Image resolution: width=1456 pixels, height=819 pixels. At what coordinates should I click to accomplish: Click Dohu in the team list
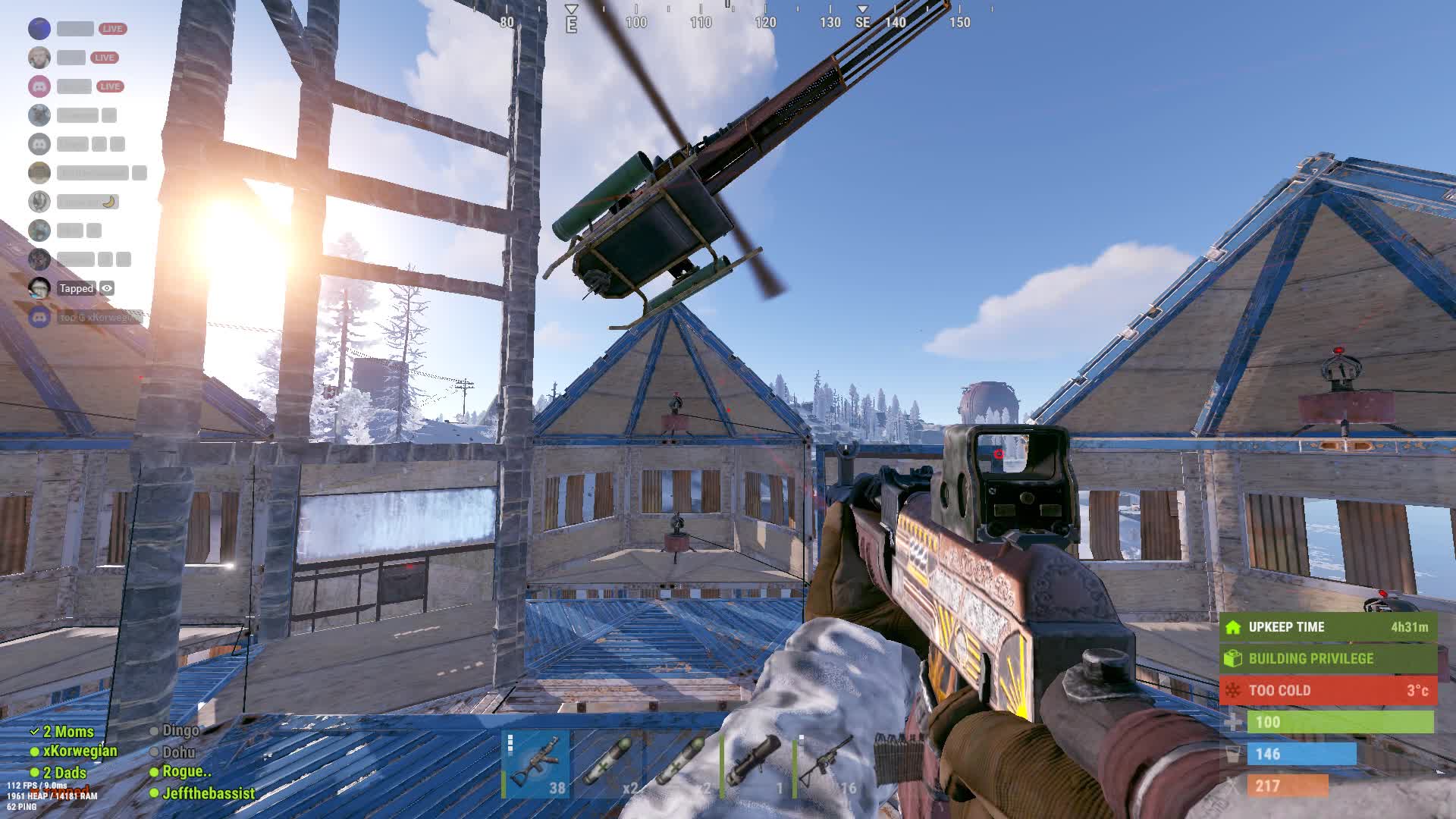179,752
